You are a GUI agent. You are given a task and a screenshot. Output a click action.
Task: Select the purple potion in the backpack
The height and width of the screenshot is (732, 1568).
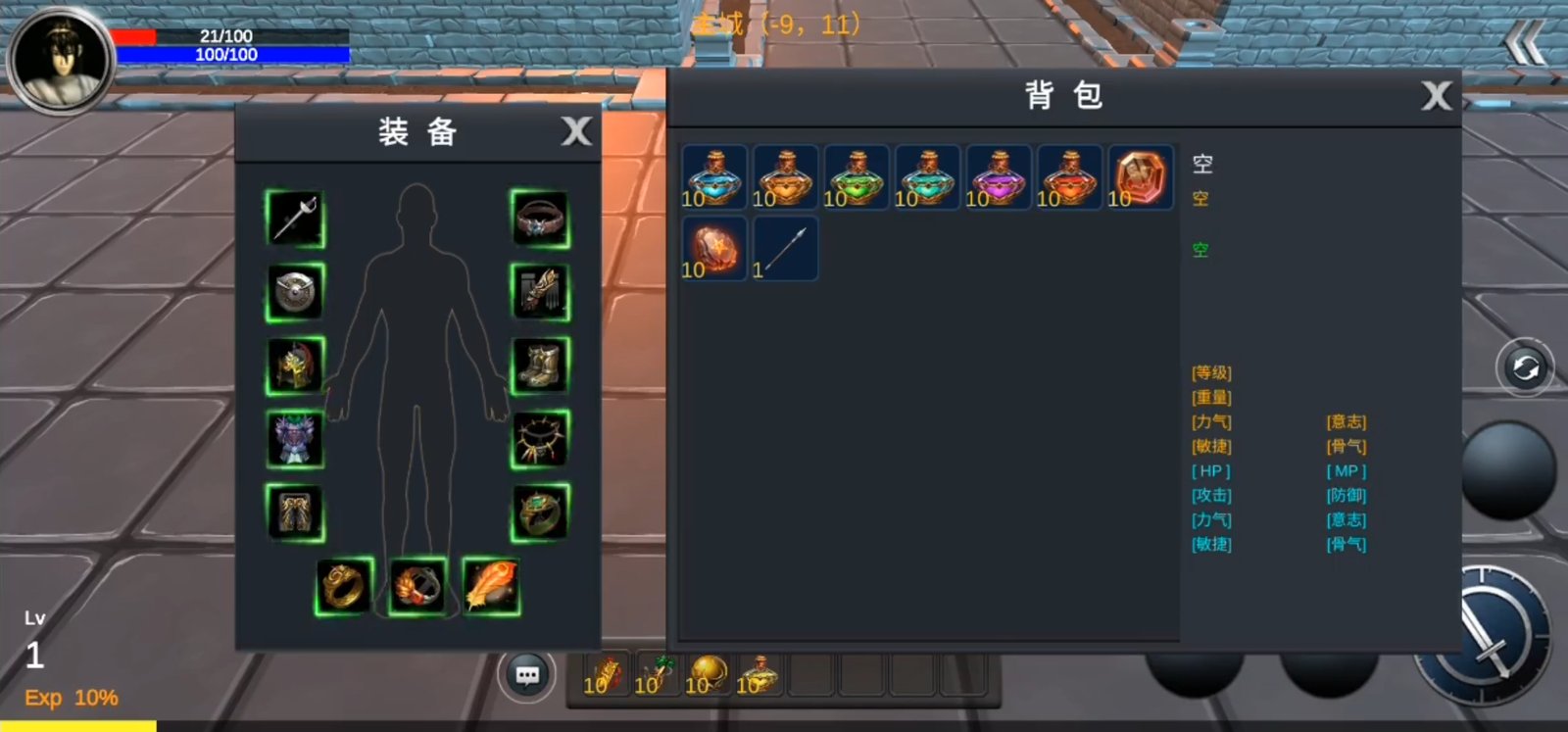pos(999,177)
